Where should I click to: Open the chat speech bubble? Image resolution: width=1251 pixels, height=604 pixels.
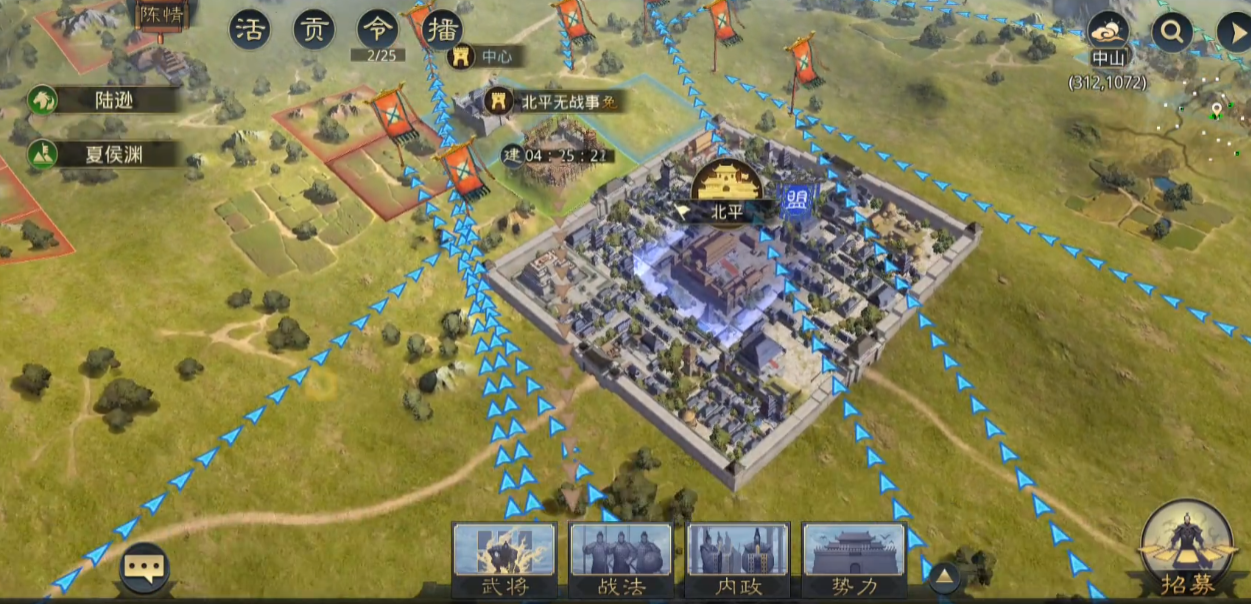144,568
